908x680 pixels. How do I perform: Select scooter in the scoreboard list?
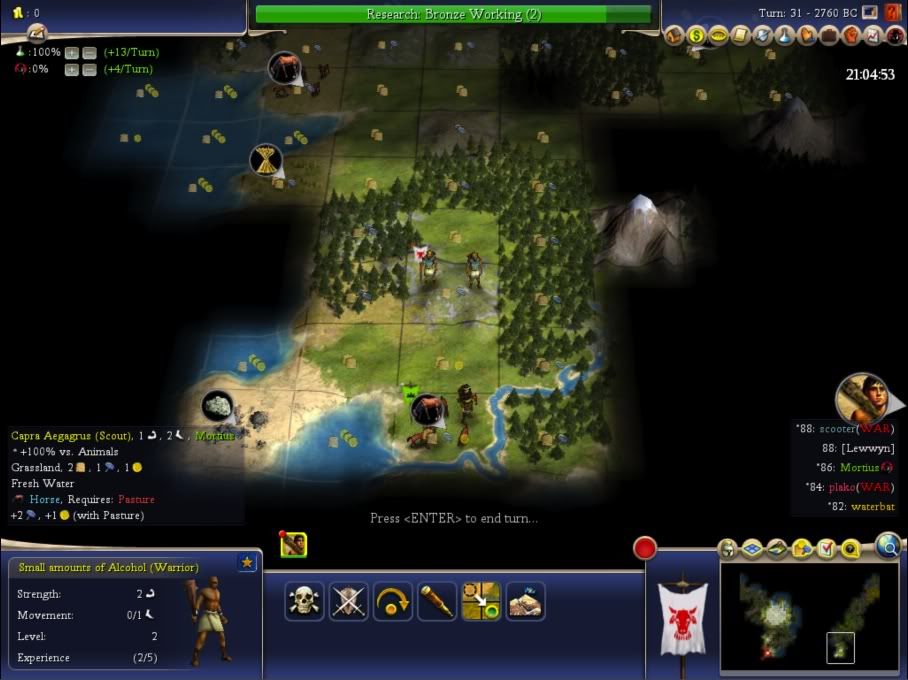coord(845,429)
